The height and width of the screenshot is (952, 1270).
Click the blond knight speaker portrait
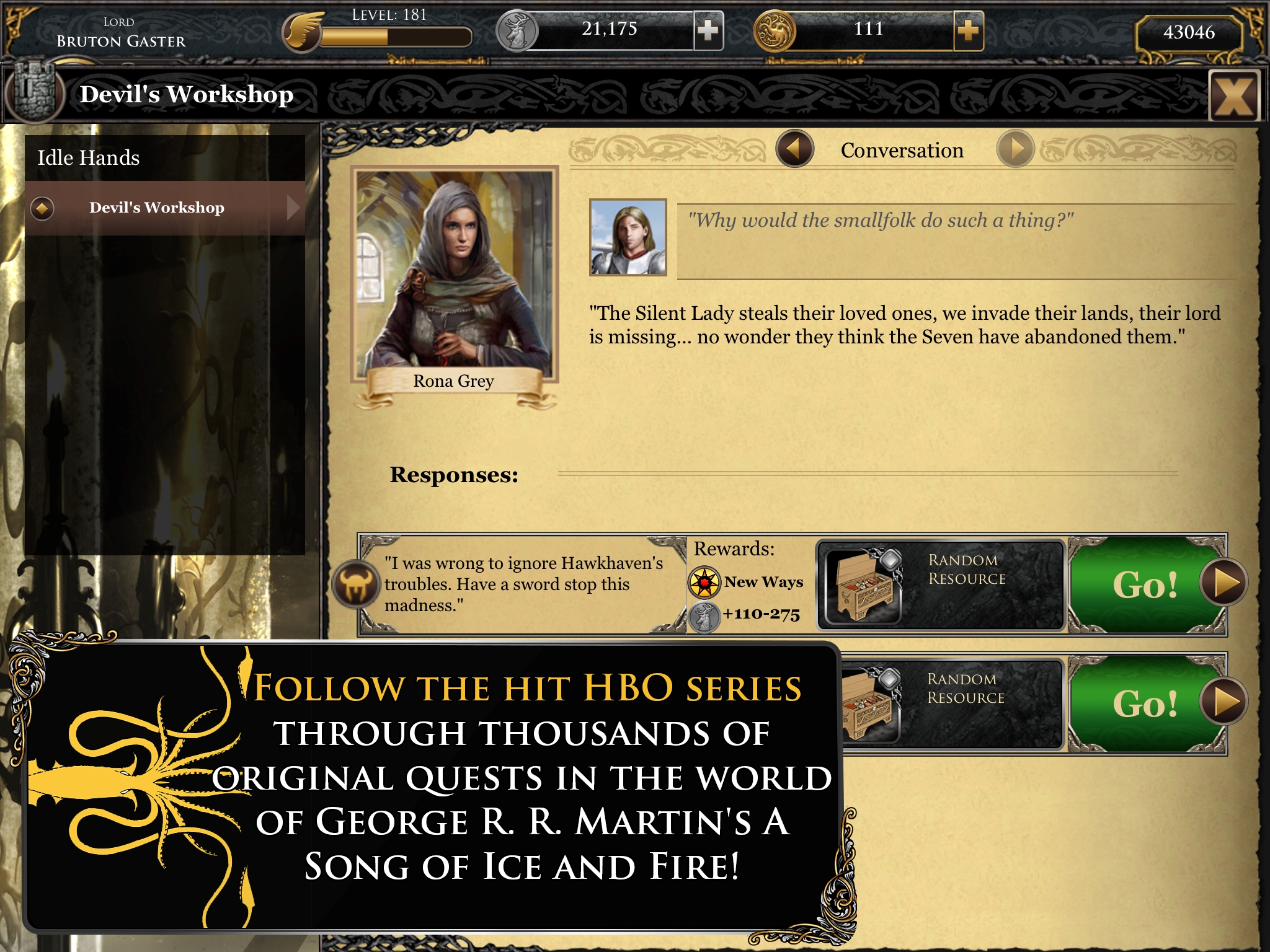628,237
